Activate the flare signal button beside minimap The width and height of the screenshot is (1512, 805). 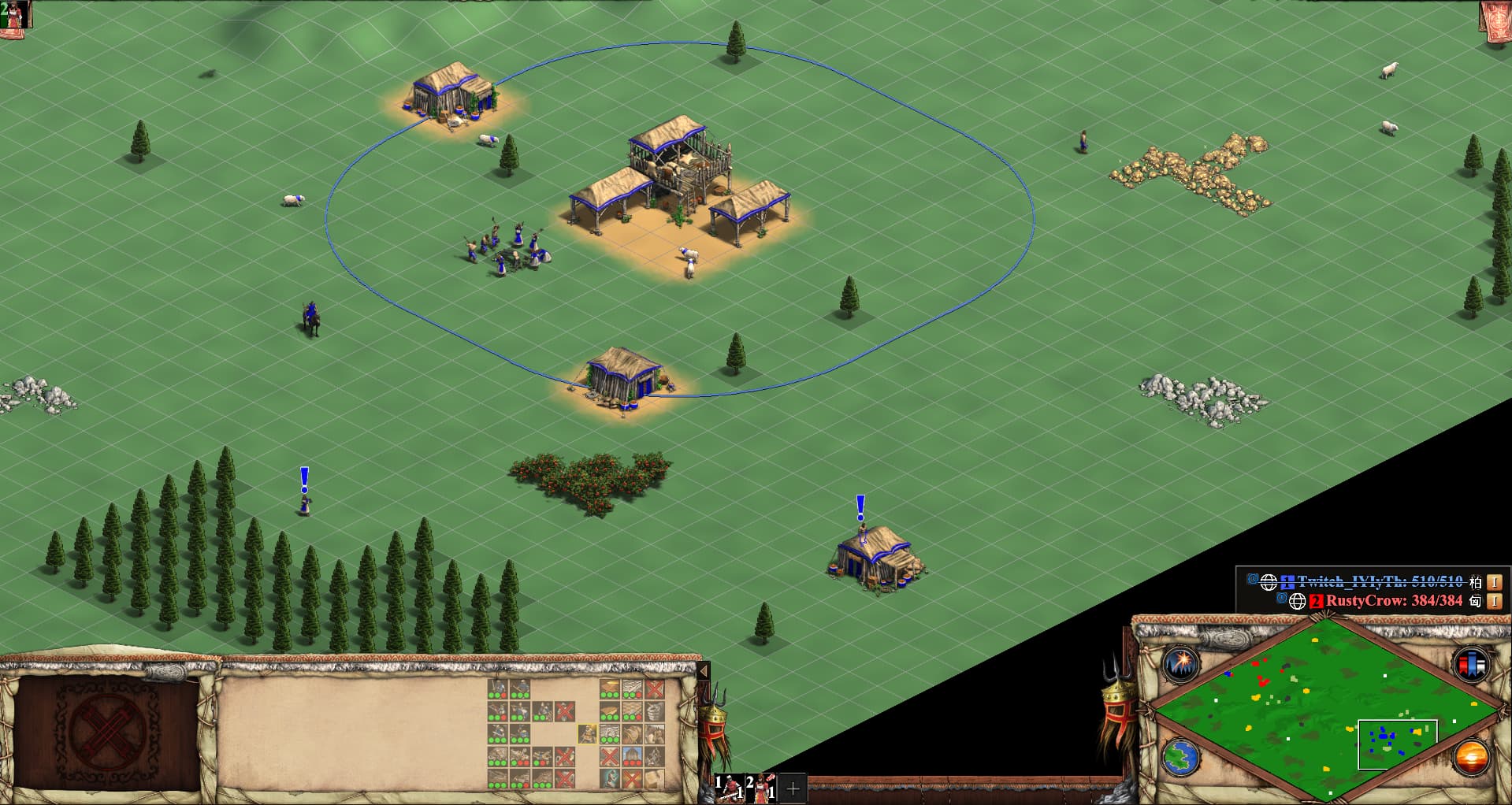pyautogui.click(x=1181, y=665)
